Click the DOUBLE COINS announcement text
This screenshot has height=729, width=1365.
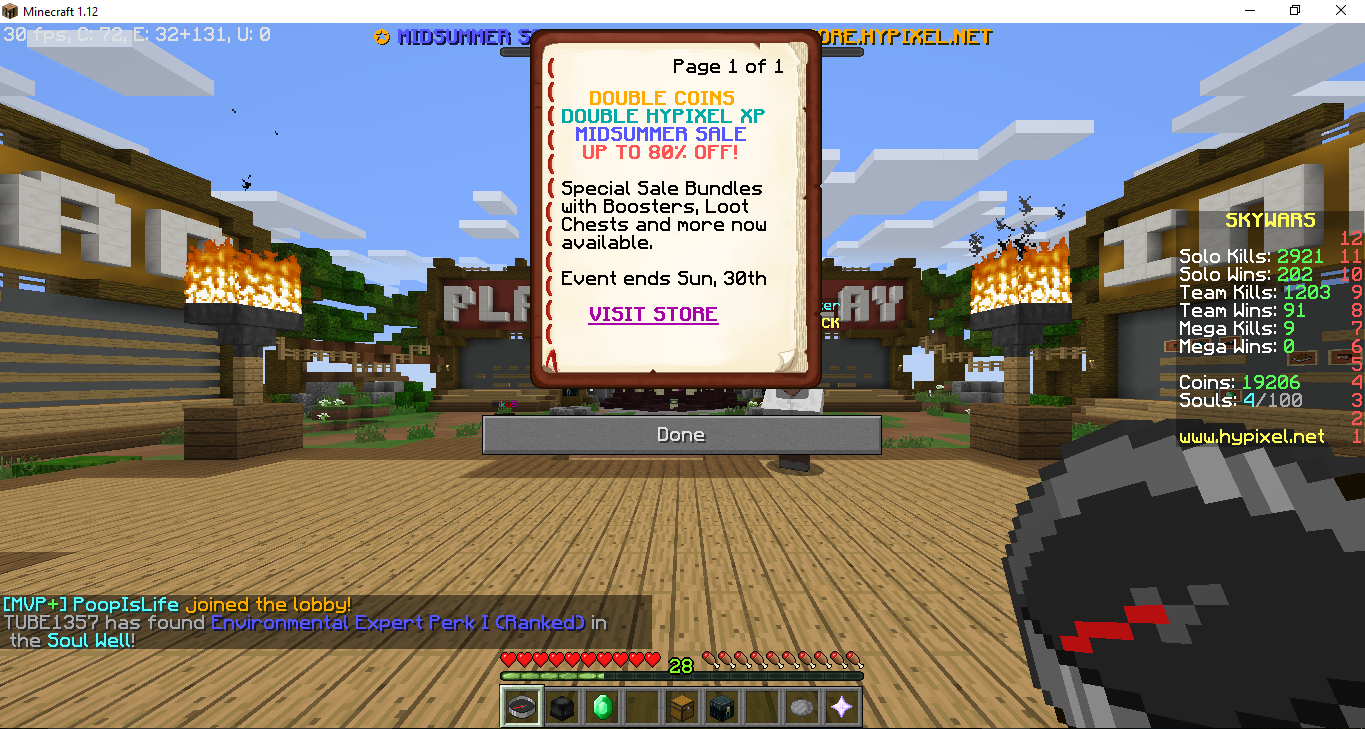click(x=659, y=97)
